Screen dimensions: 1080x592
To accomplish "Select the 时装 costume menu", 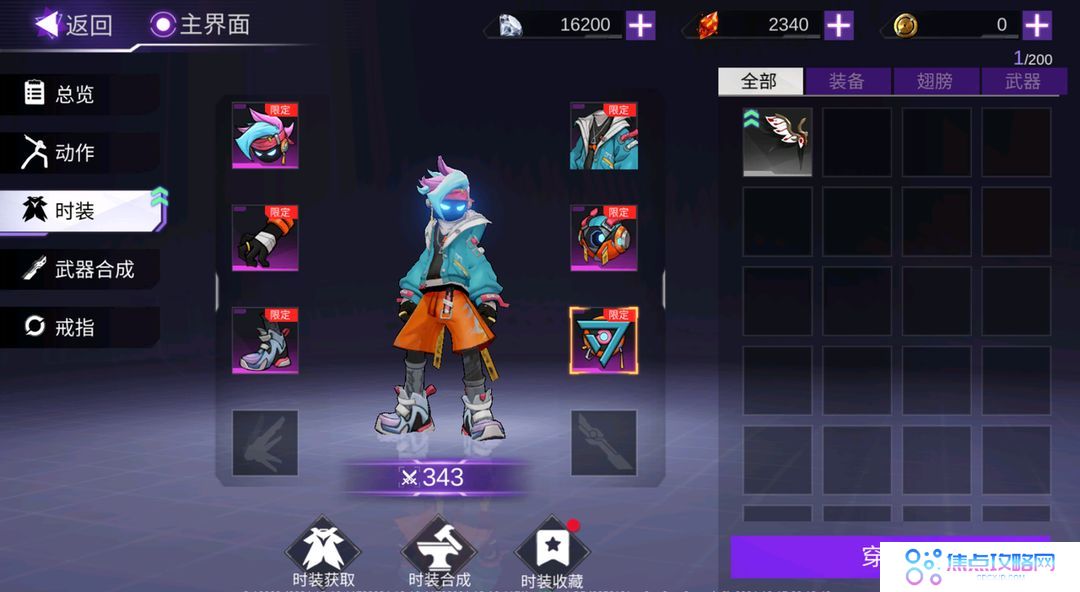I will click(x=78, y=211).
